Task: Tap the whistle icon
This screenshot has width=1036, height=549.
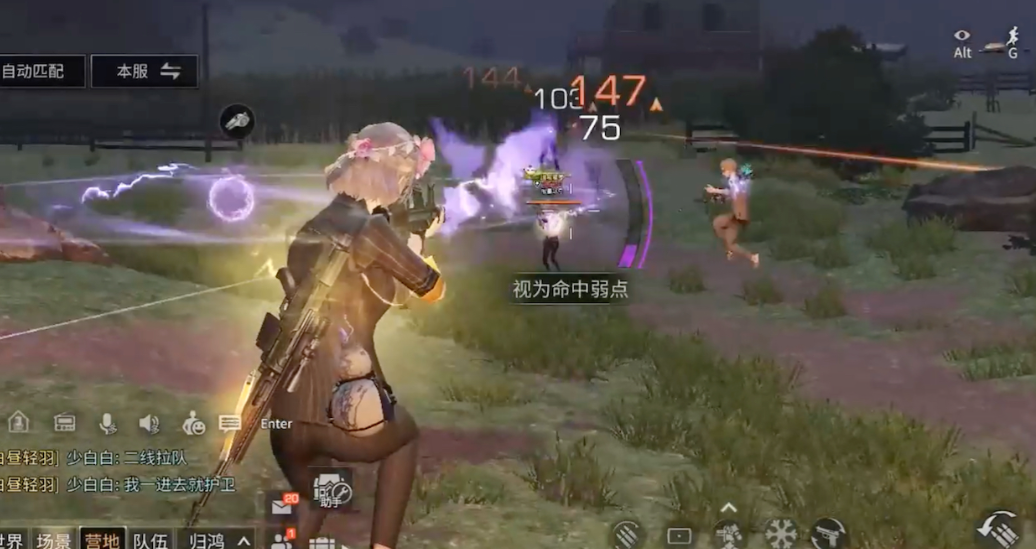Action: tap(237, 121)
